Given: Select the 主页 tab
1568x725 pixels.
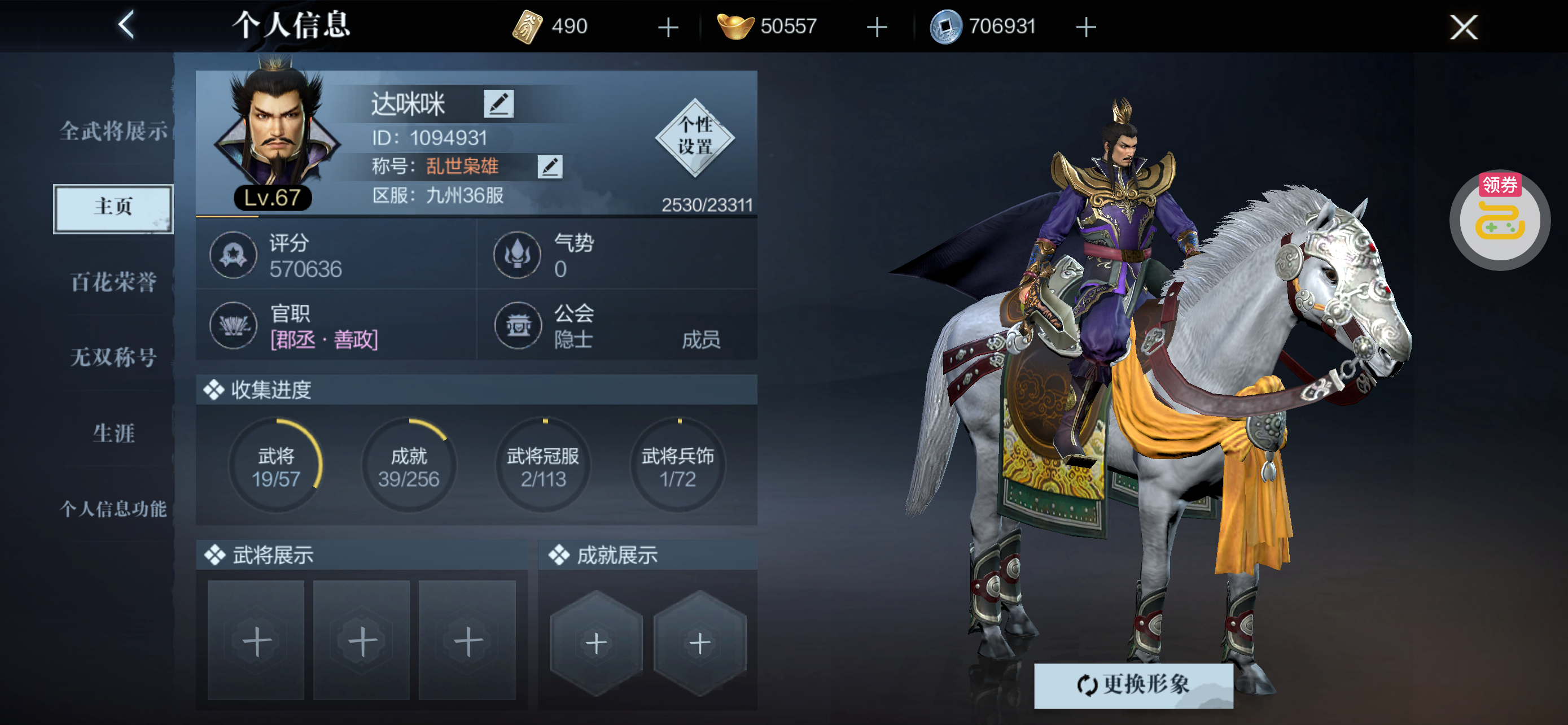Looking at the screenshot, I should pyautogui.click(x=113, y=208).
